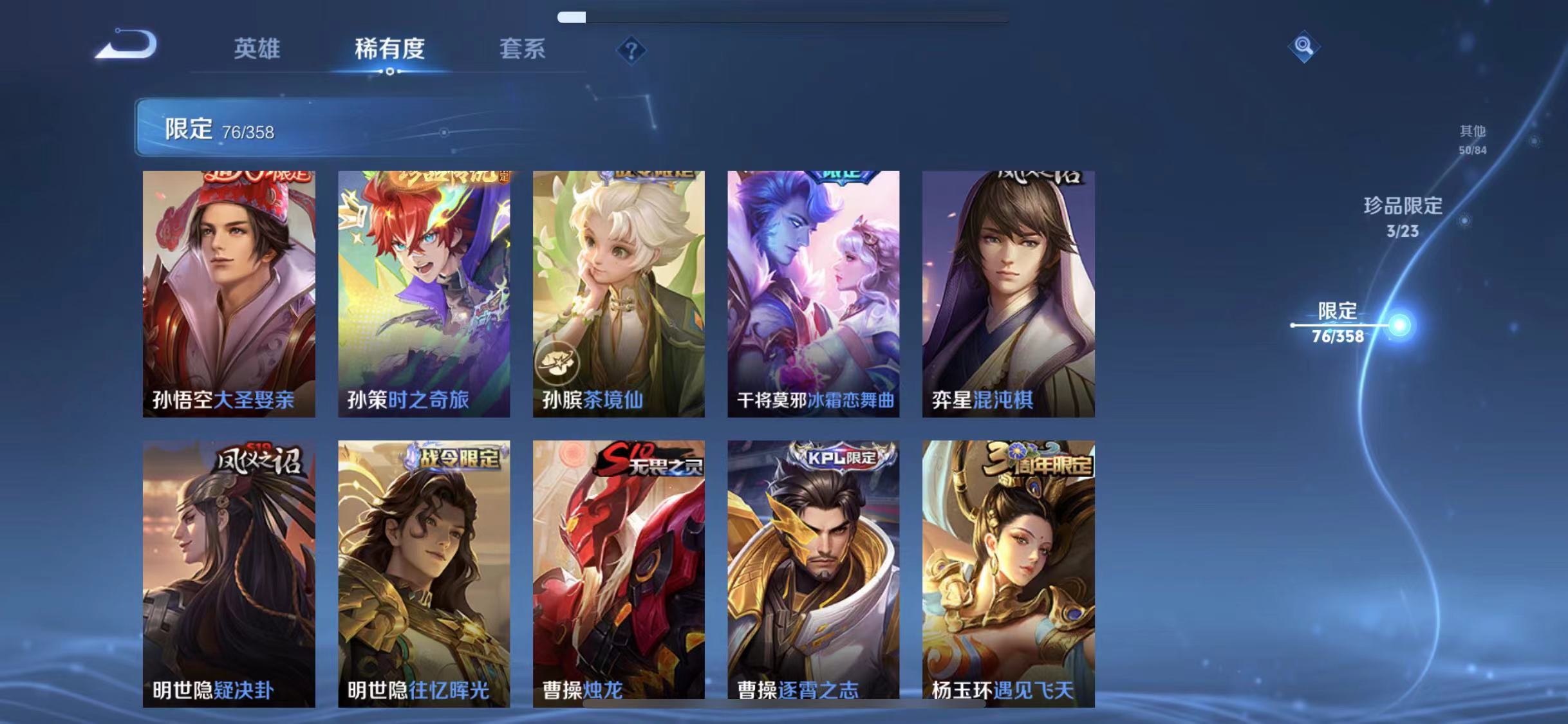Open the 套系 tab
Screen dimensions: 1568x724
(523, 50)
